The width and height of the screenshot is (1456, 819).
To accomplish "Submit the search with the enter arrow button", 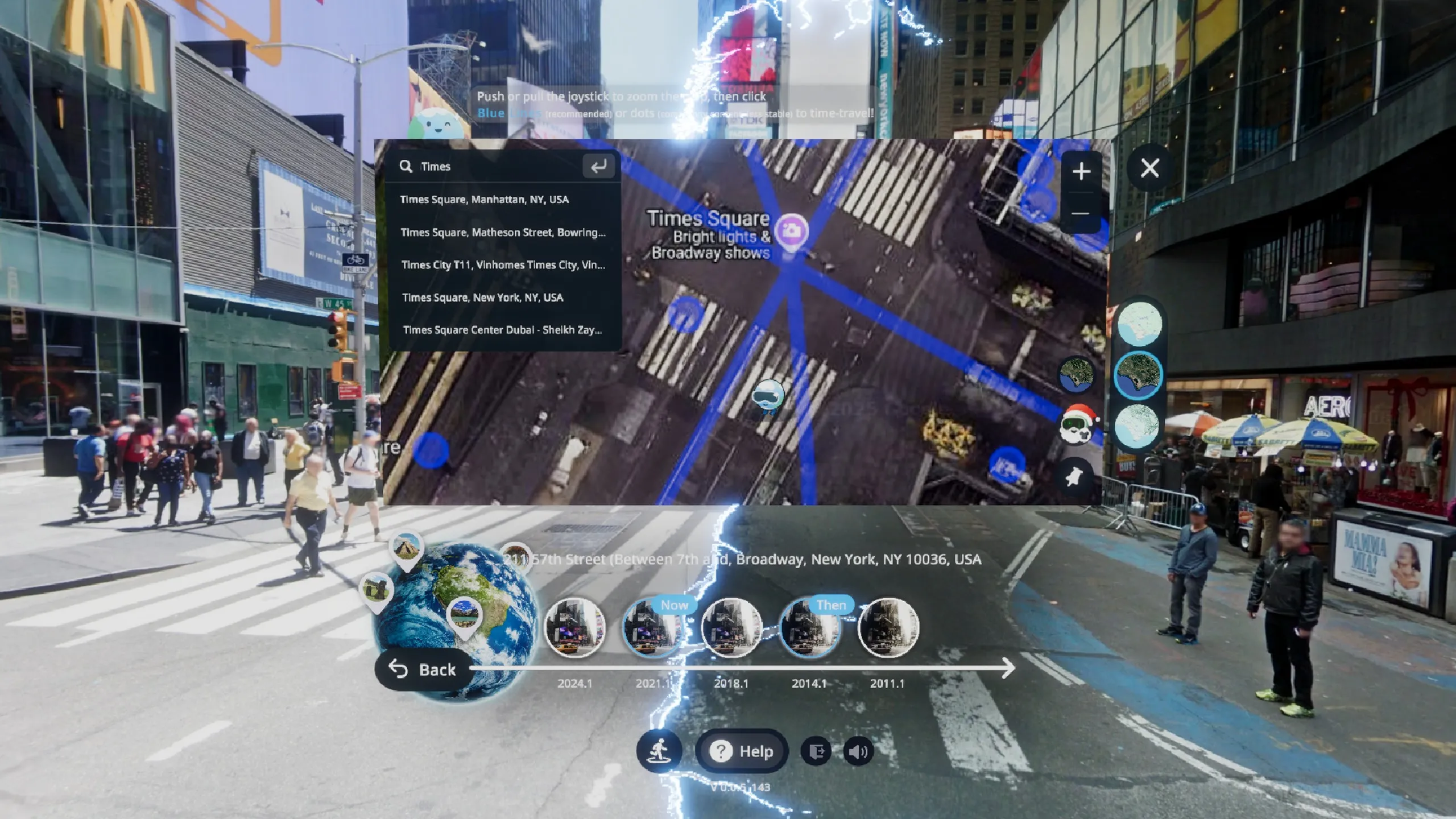I will (598, 167).
